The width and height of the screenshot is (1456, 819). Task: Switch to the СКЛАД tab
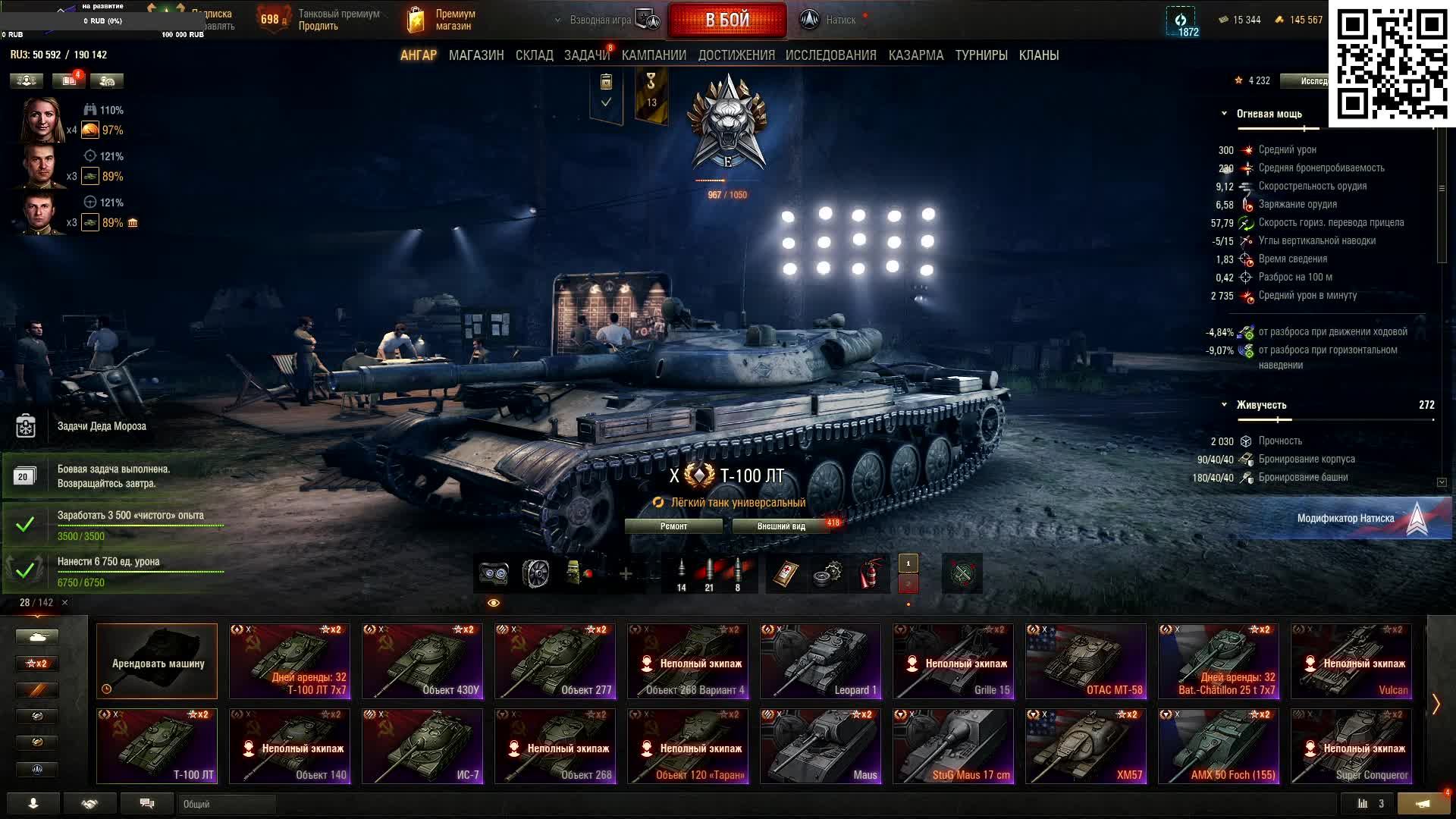pos(534,55)
